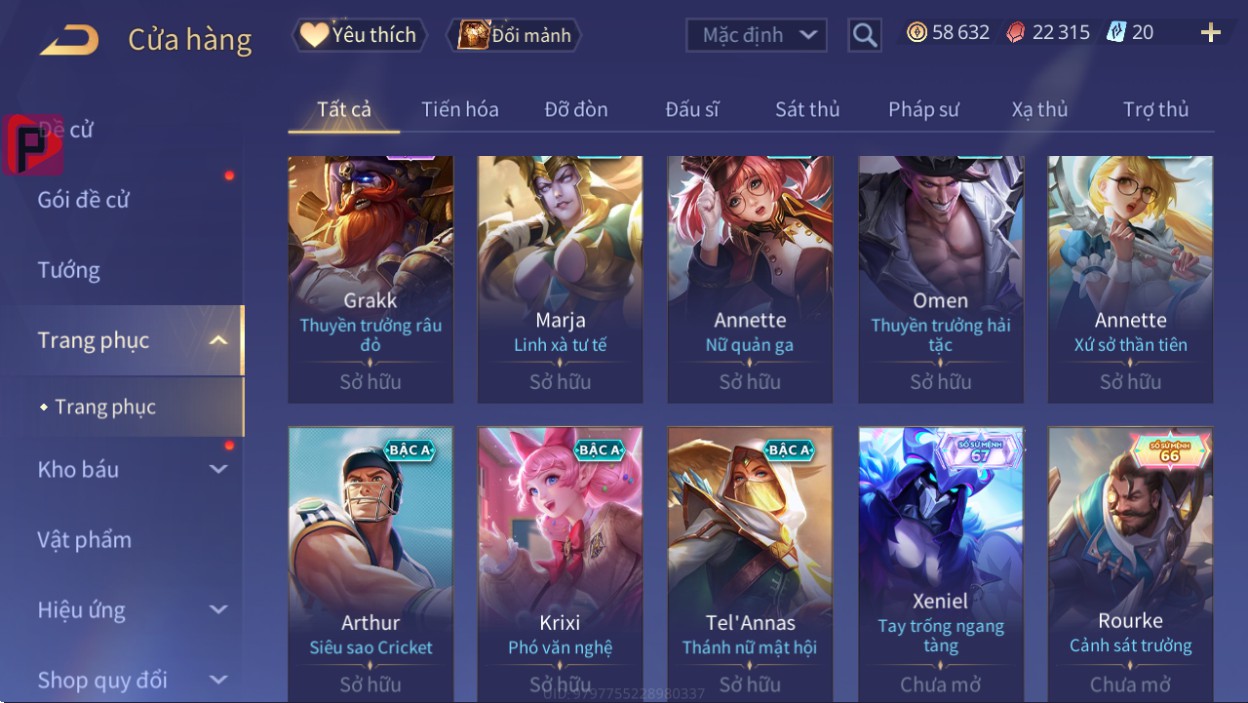Open the Tướng heroes section

(69, 270)
